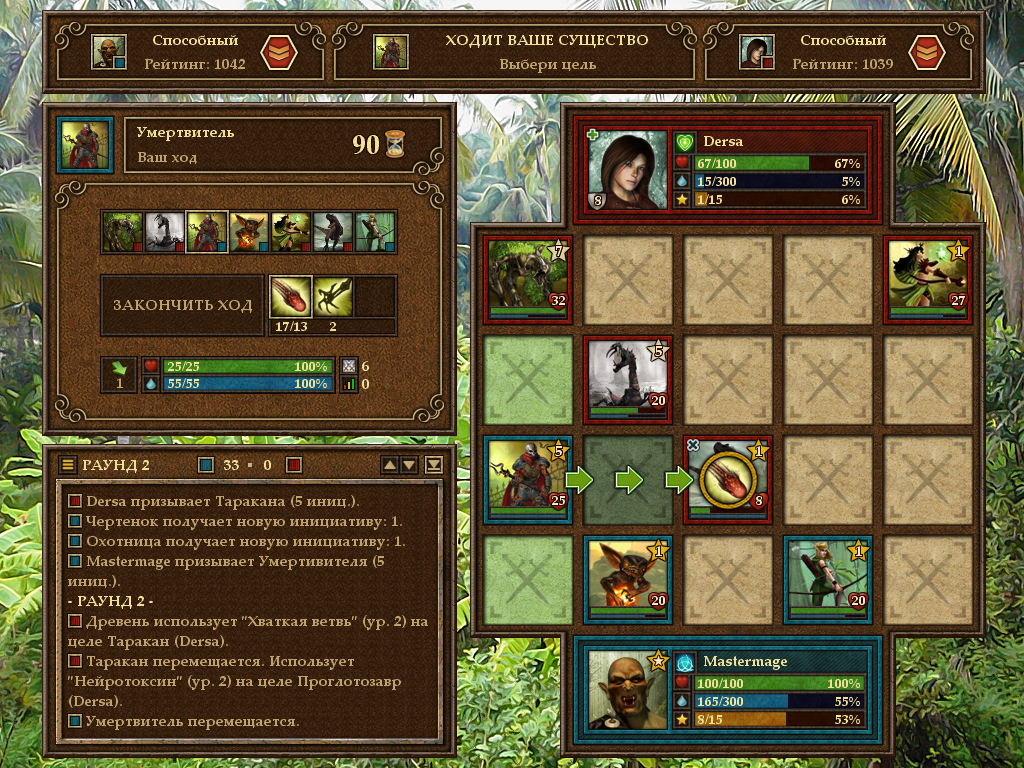Jump to the bottom of the battle log
The image size is (1024, 768).
pos(433,464)
